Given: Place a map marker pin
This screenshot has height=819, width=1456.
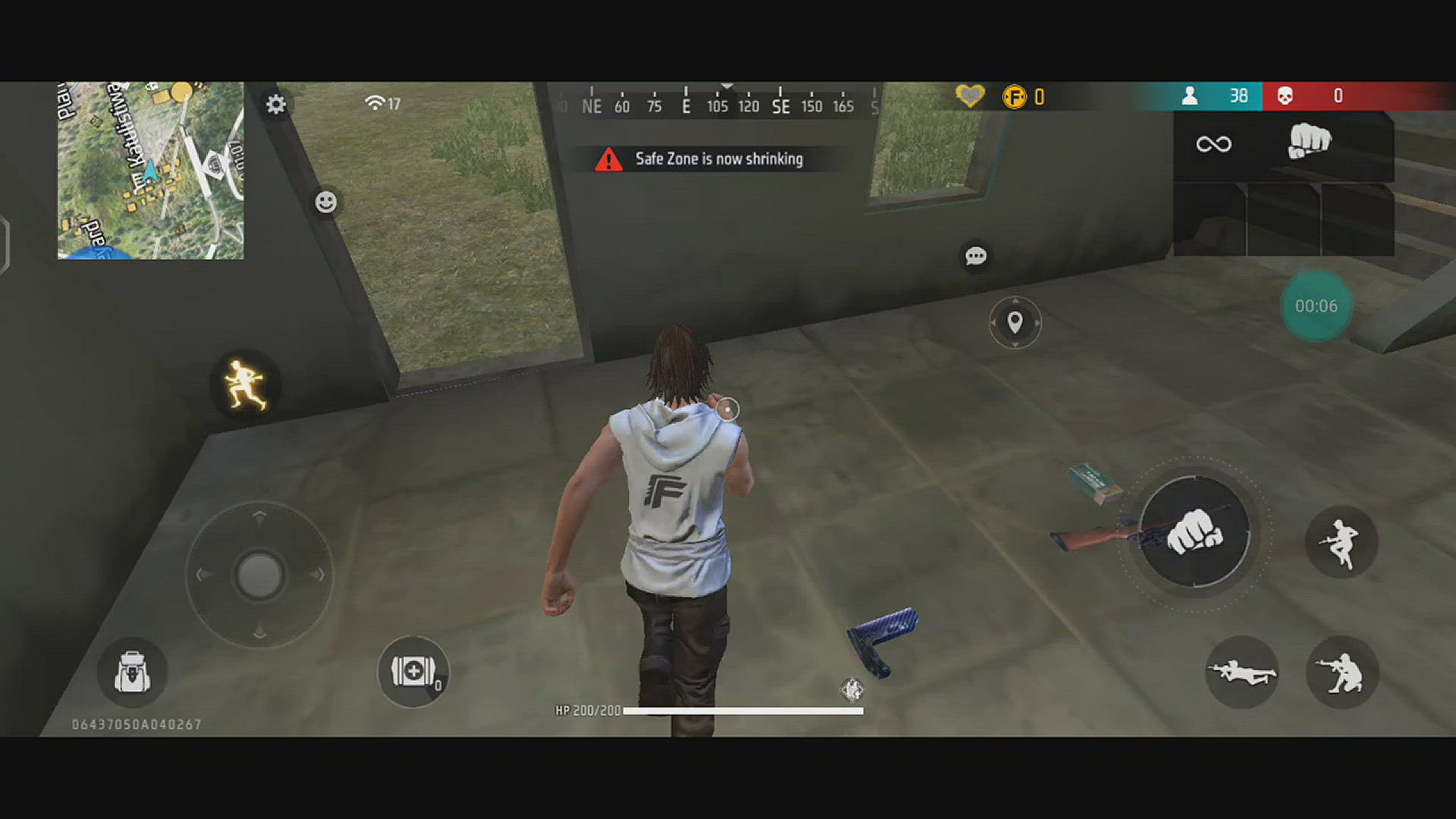Looking at the screenshot, I should pyautogui.click(x=1015, y=322).
